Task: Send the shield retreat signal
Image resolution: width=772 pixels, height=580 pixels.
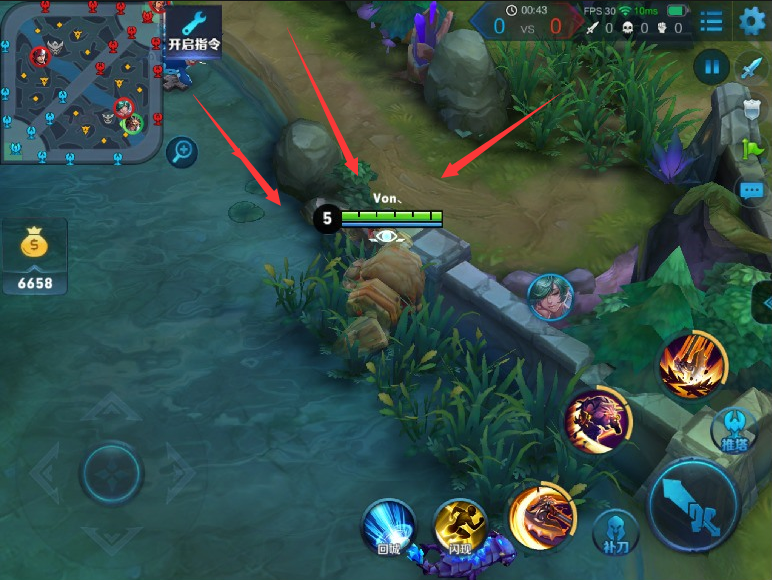Action: coord(752,109)
